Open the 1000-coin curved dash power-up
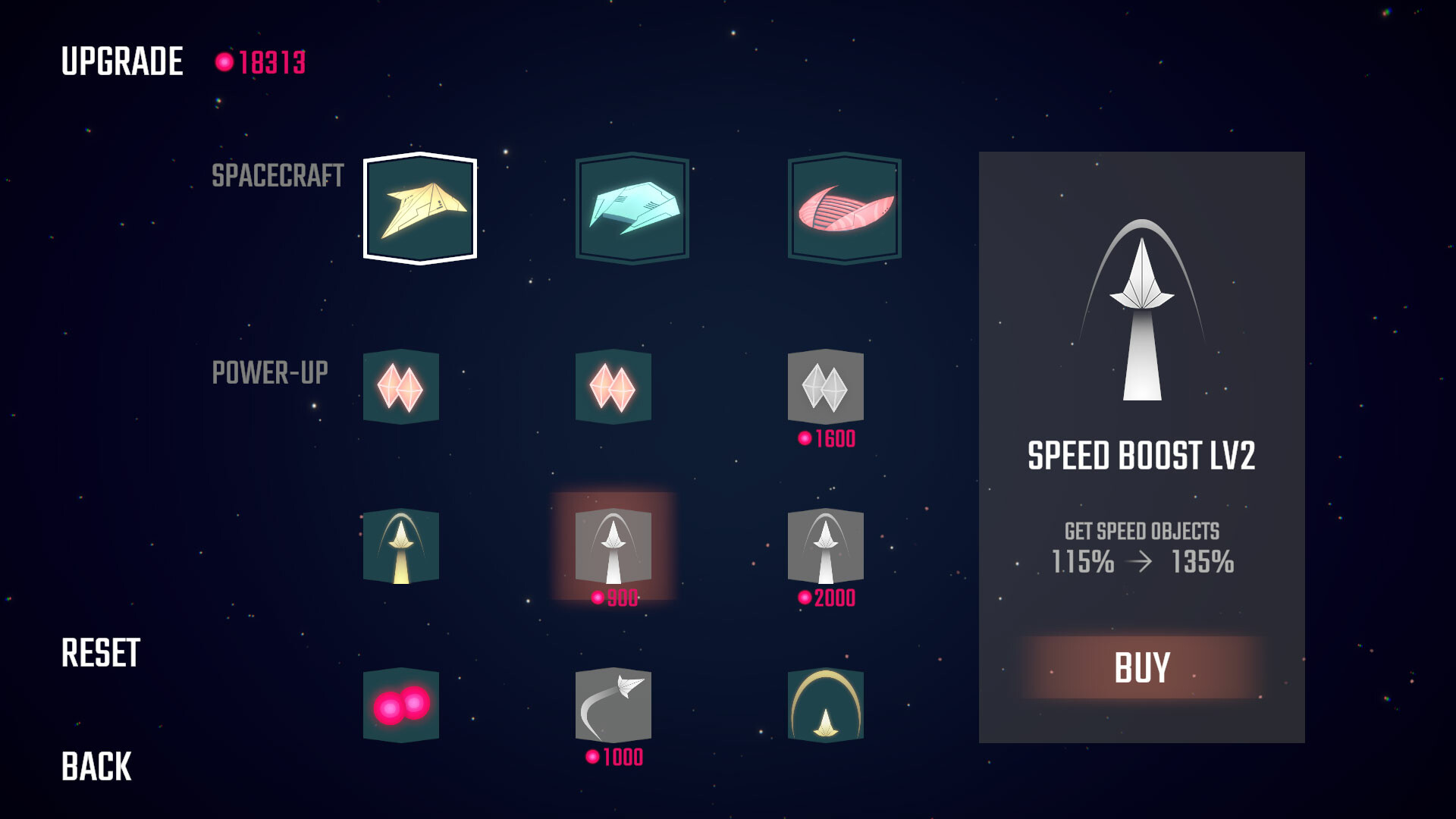 (x=614, y=707)
